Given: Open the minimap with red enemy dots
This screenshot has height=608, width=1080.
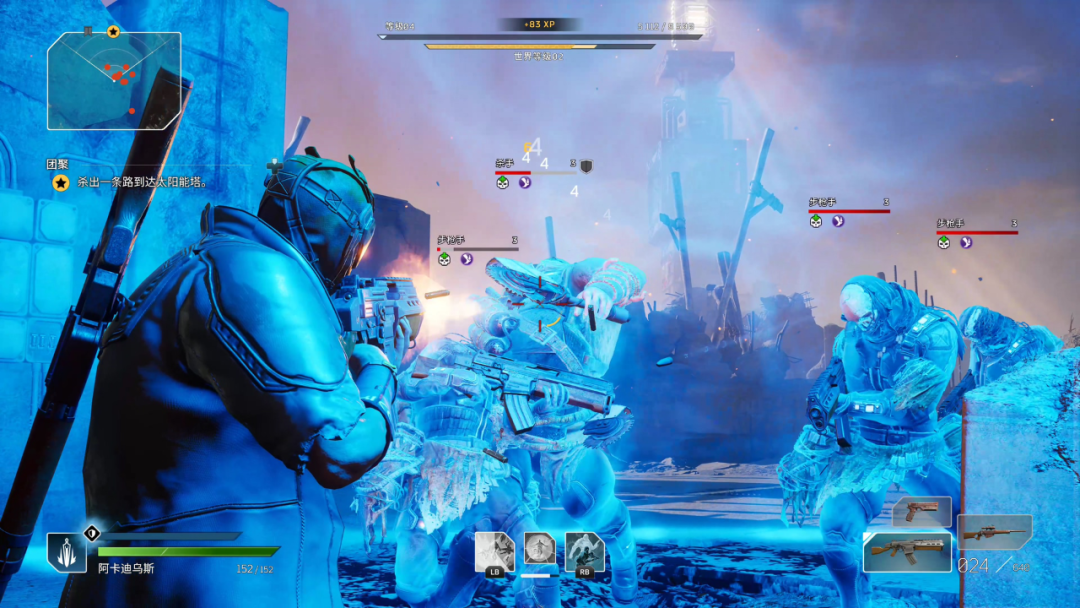Looking at the screenshot, I should 114,81.
